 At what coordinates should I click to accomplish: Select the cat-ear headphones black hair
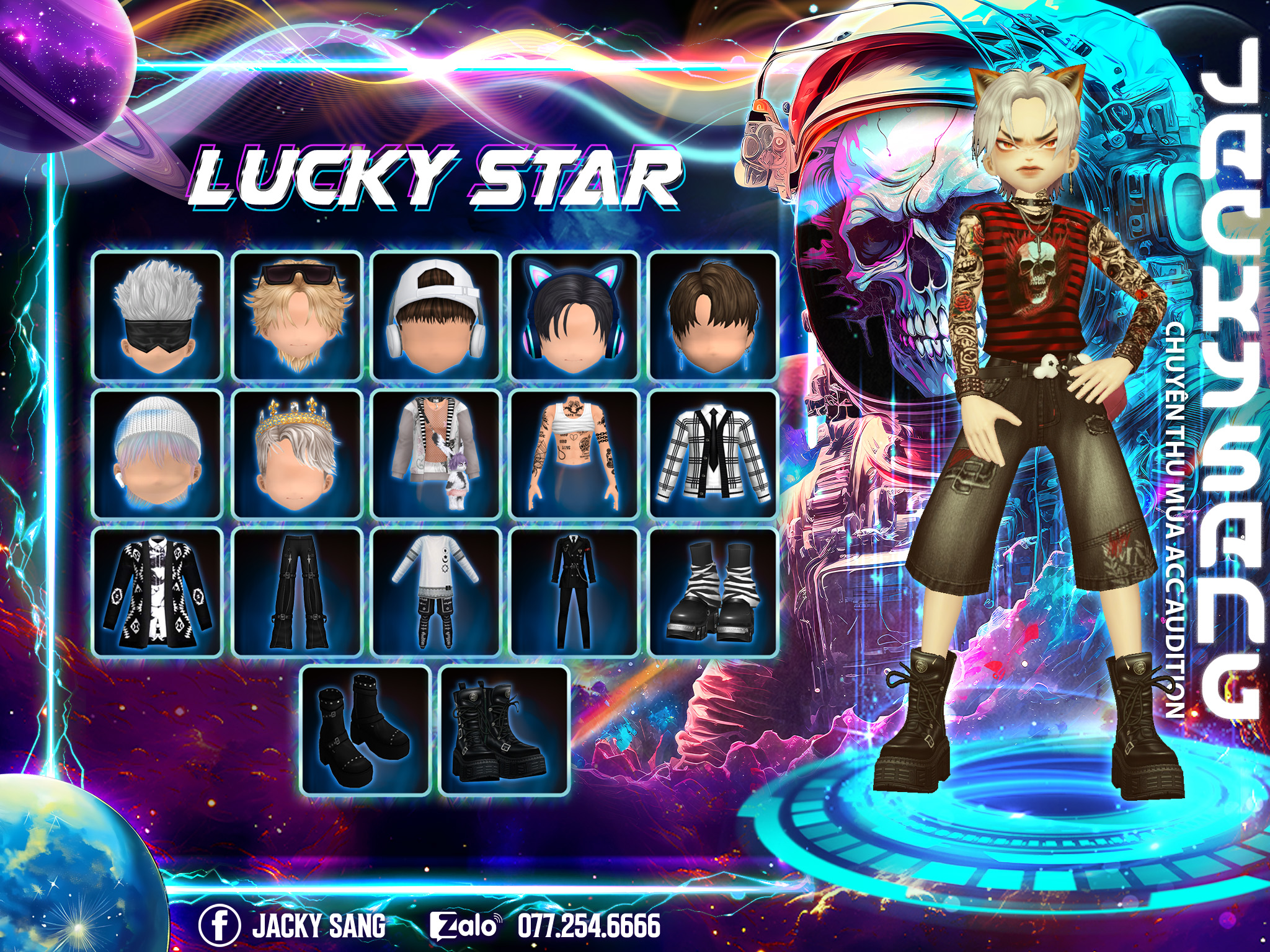coord(575,315)
